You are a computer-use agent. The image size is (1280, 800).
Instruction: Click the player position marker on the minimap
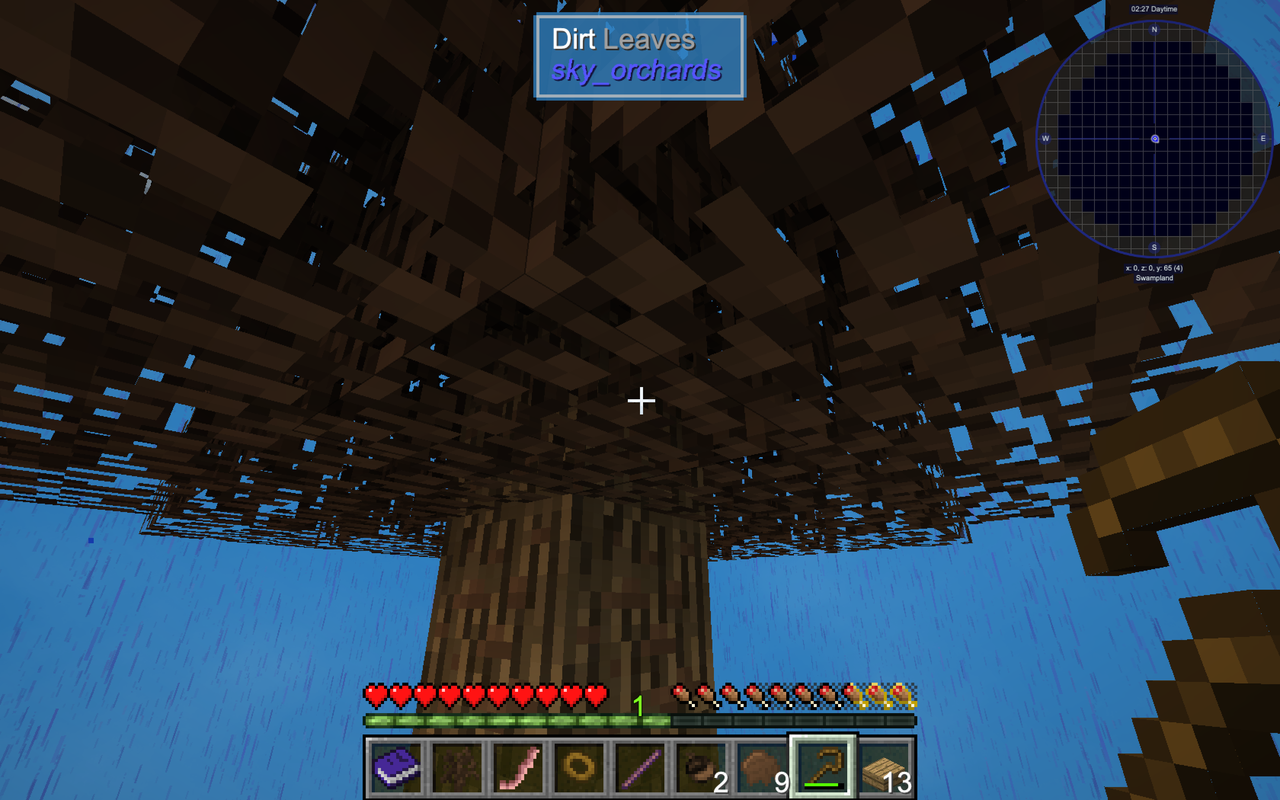pyautogui.click(x=1155, y=140)
